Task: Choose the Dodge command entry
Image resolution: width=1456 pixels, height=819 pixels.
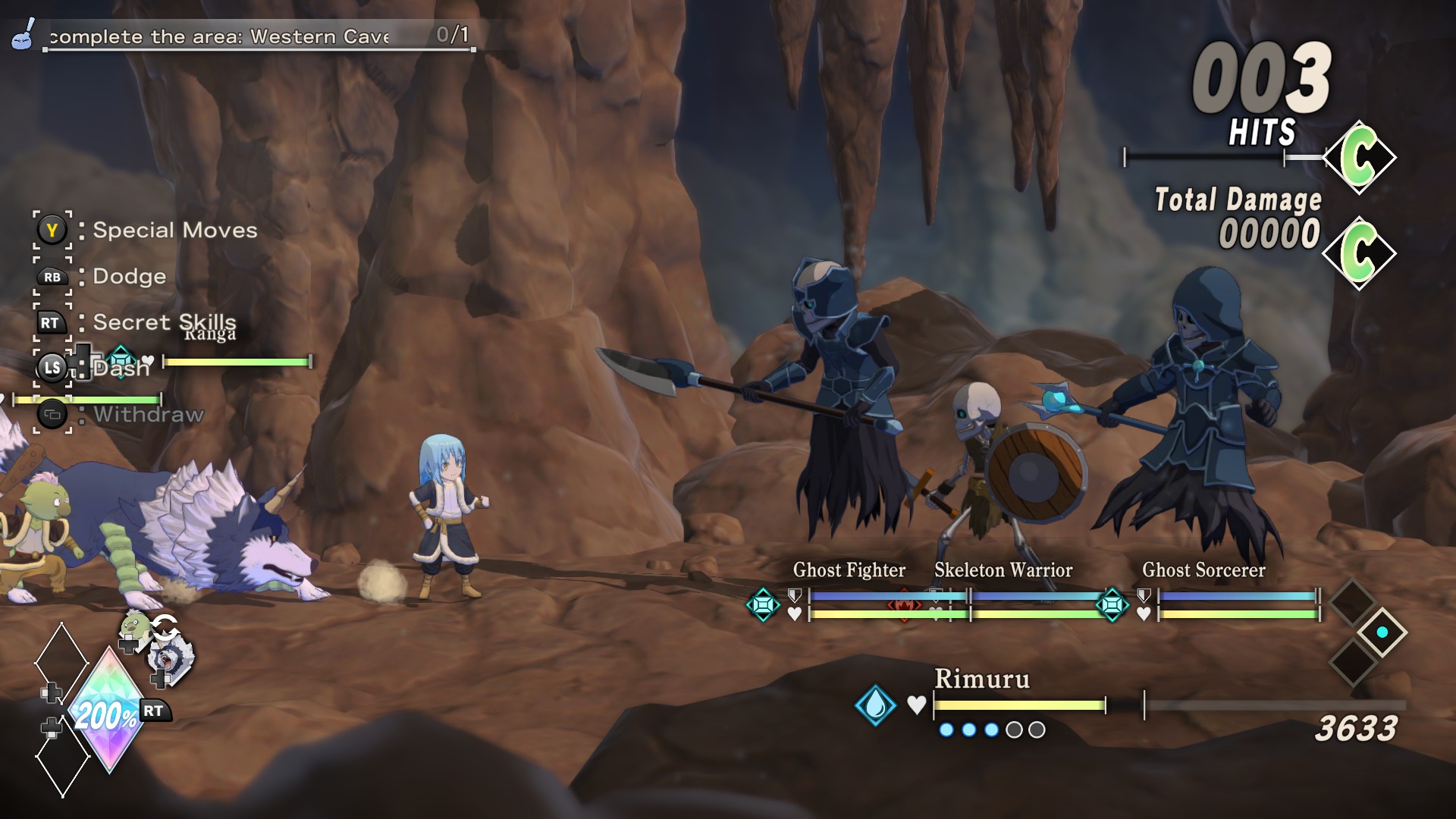Action: point(128,277)
